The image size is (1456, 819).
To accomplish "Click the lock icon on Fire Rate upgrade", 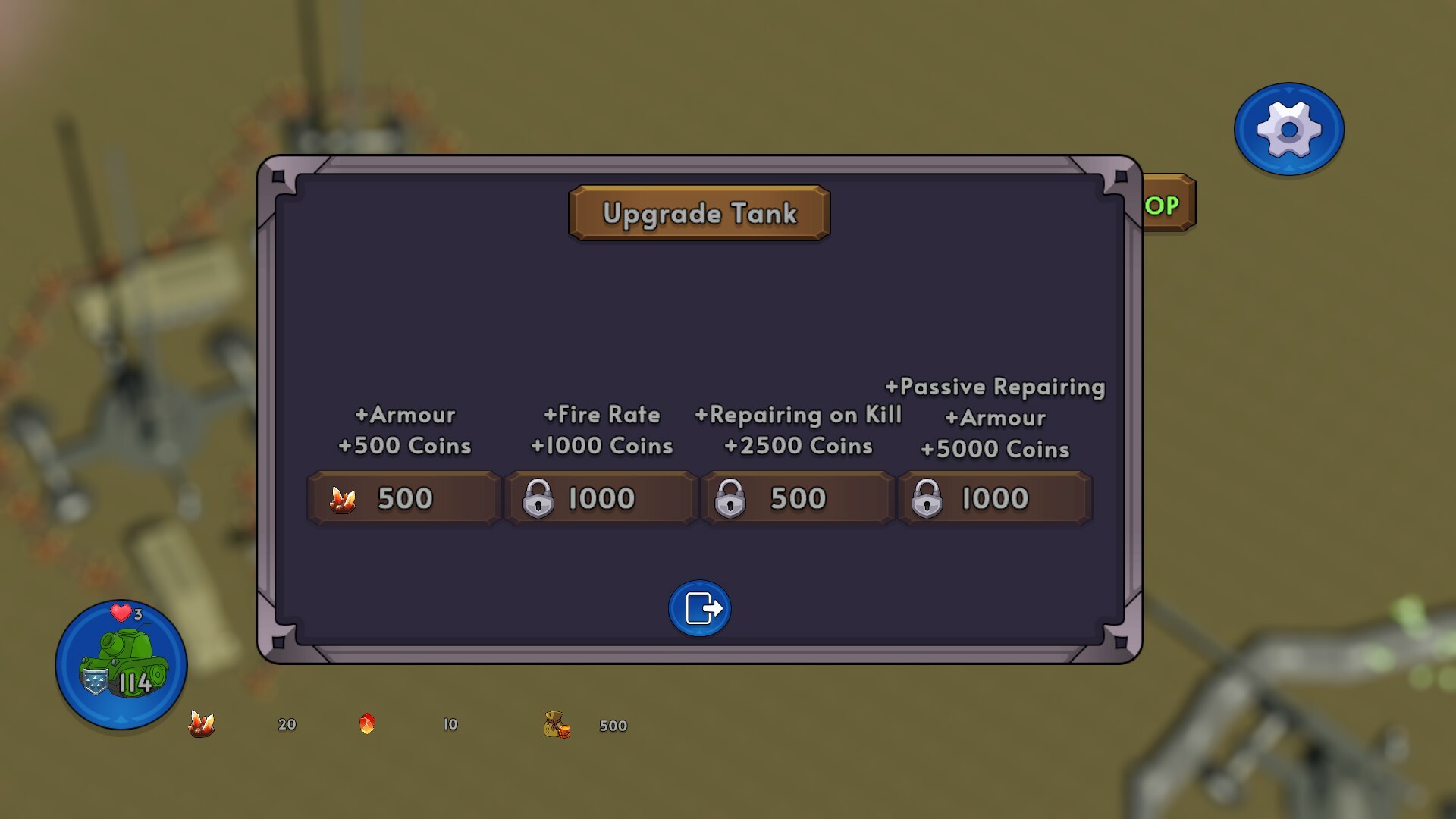I will (x=540, y=498).
